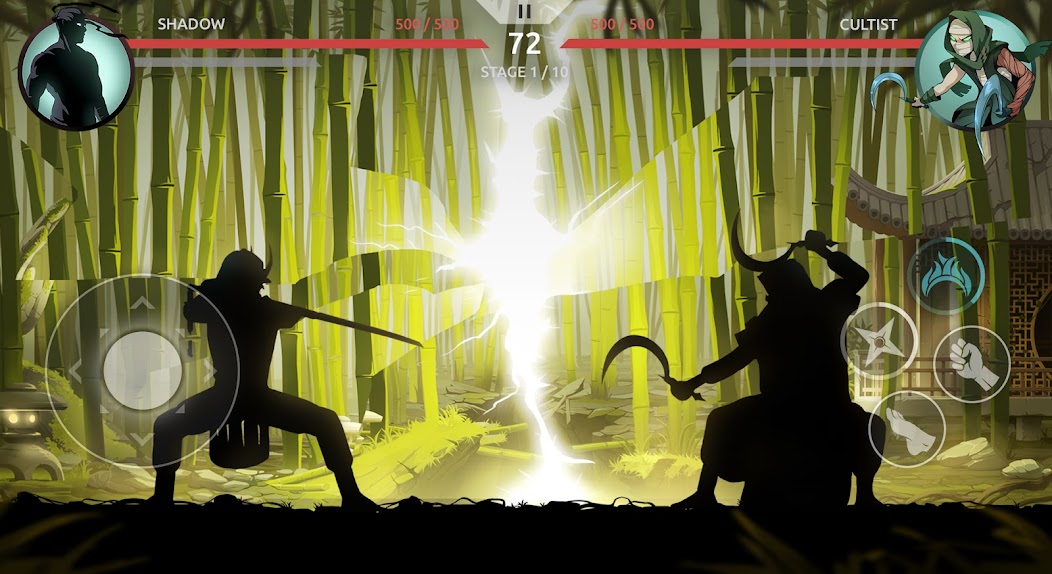This screenshot has width=1052, height=574.
Task: Pause the fight with the pause button
Action: coord(524,13)
